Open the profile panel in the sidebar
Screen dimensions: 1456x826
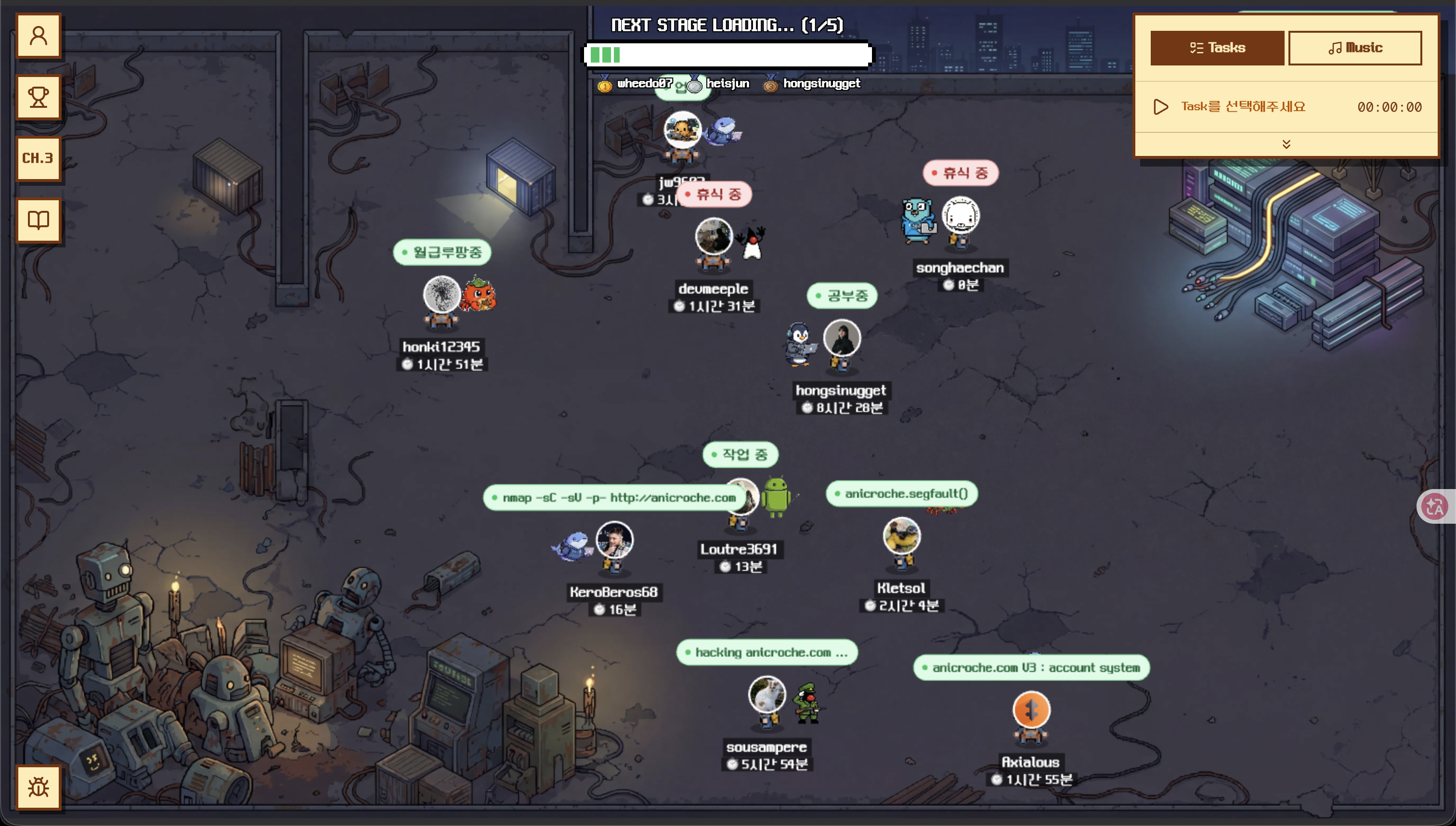click(38, 35)
